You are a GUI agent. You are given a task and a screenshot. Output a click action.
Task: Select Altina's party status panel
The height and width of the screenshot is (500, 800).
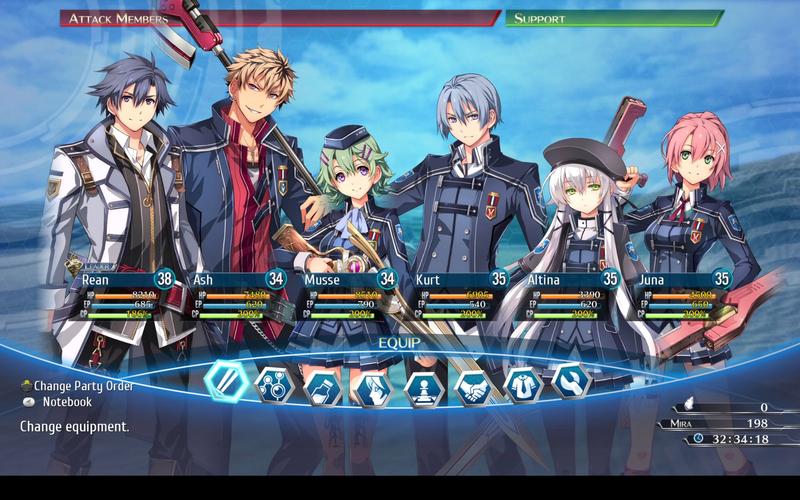[x=571, y=296]
